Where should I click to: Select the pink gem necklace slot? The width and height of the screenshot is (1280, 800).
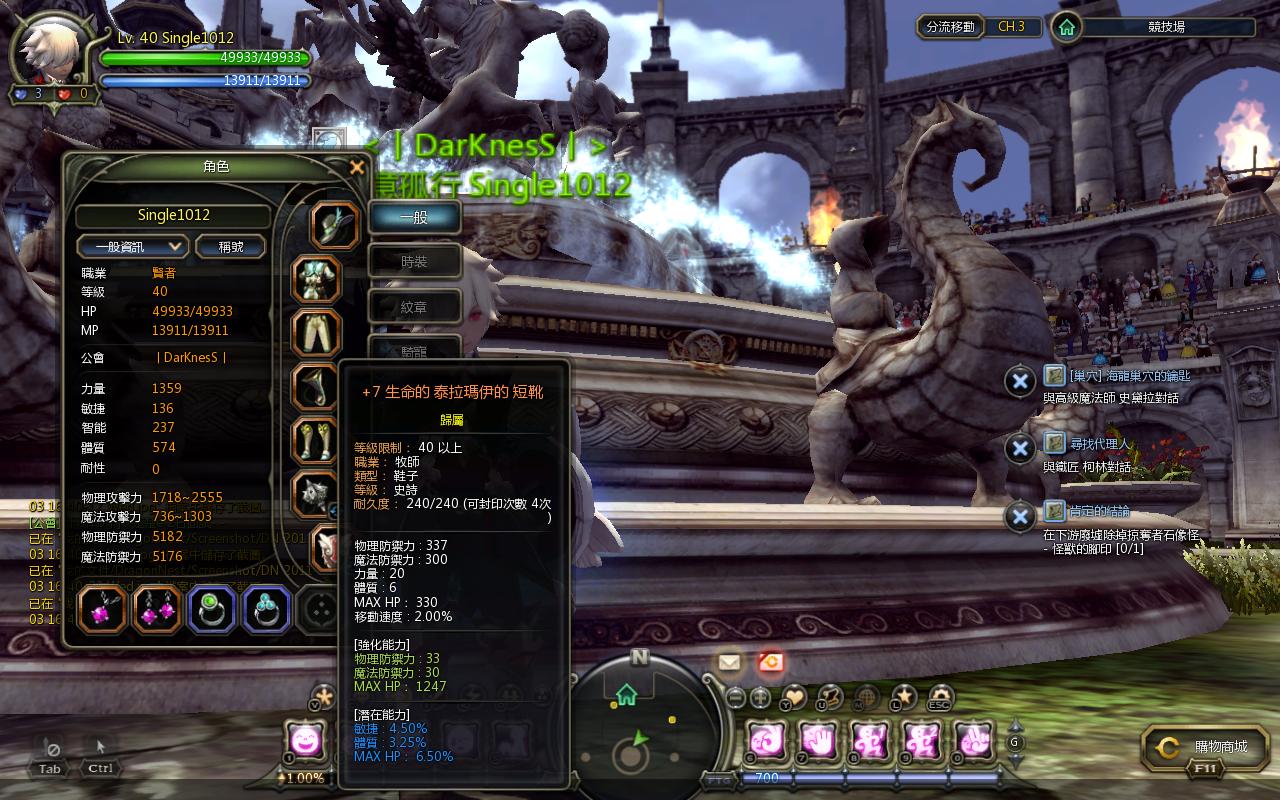click(102, 609)
